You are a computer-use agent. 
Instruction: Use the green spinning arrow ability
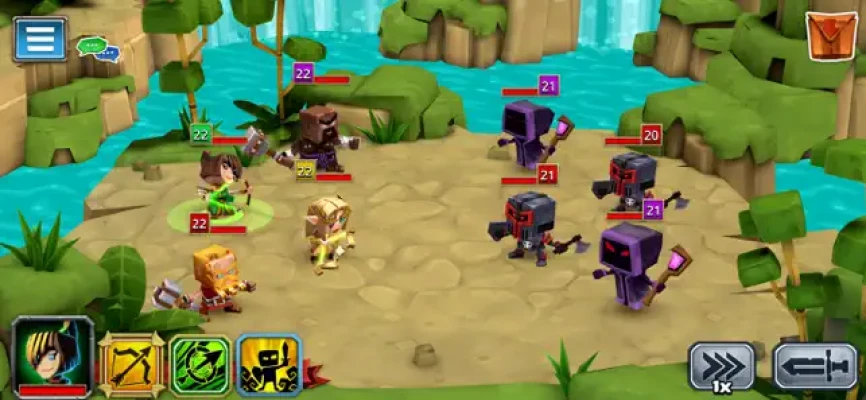point(199,365)
